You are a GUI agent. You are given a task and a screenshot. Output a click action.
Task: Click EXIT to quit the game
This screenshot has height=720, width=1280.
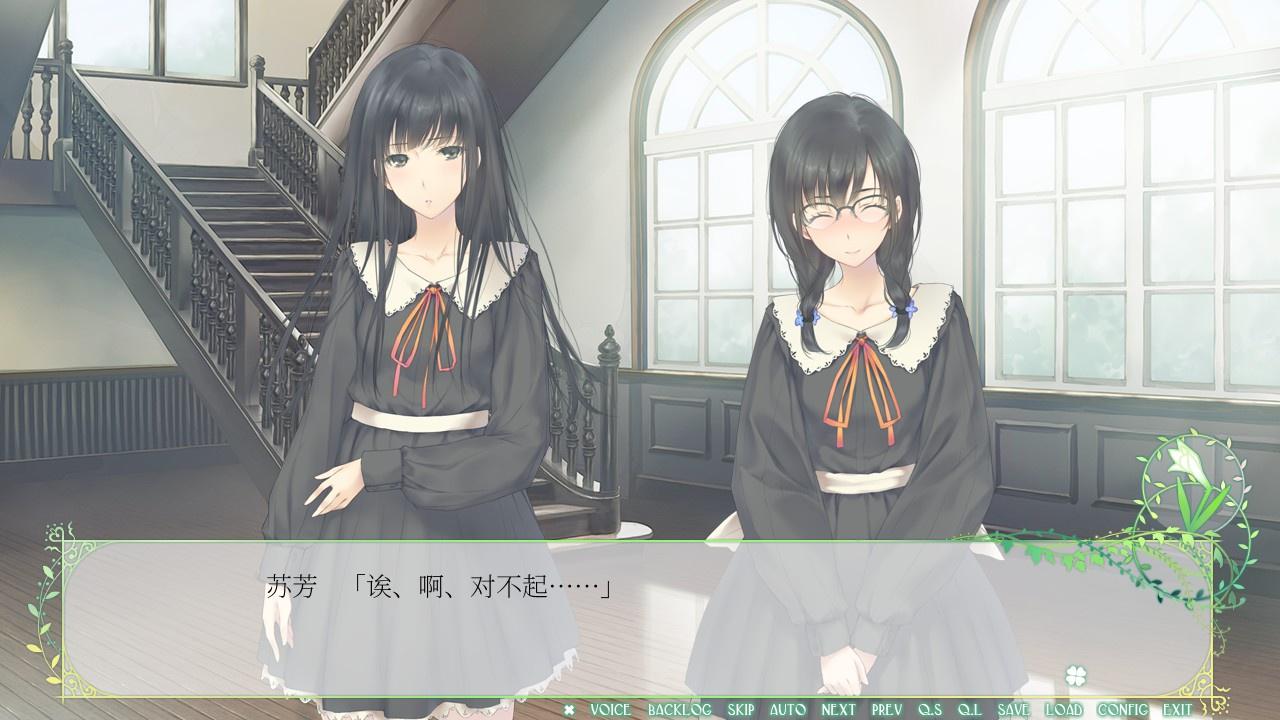pos(1177,710)
